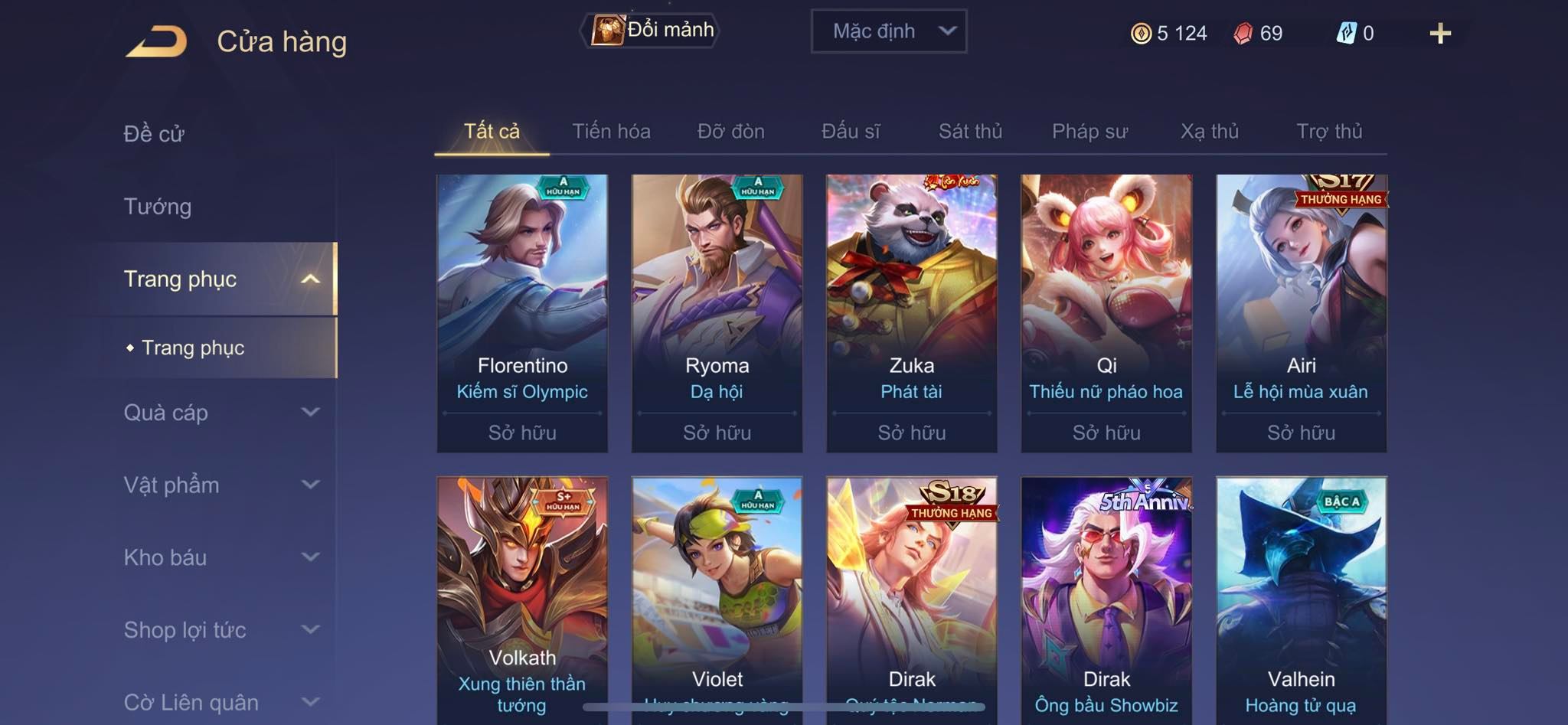Open the Đề cử menu entry

click(x=154, y=134)
